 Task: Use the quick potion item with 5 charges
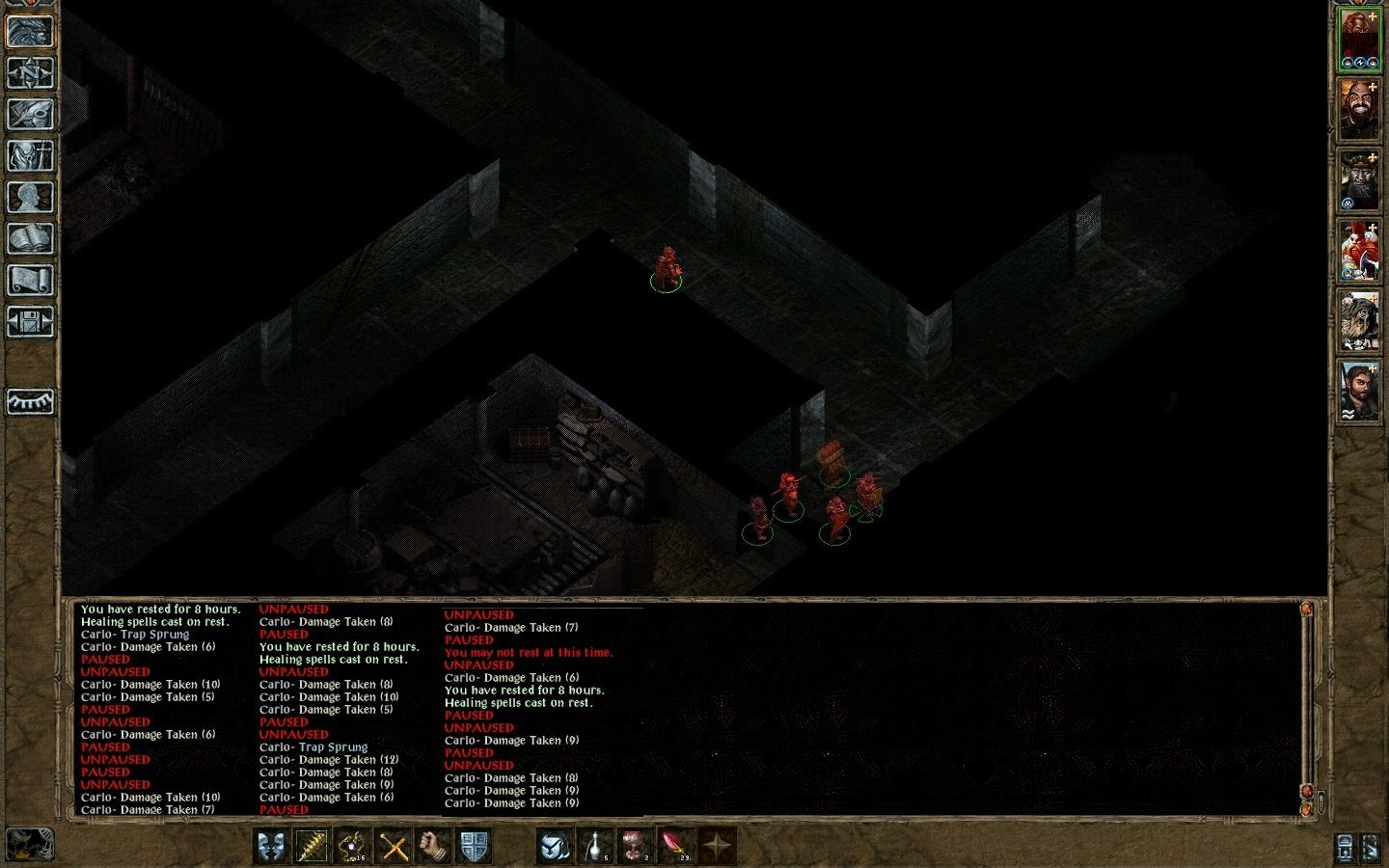tap(595, 847)
